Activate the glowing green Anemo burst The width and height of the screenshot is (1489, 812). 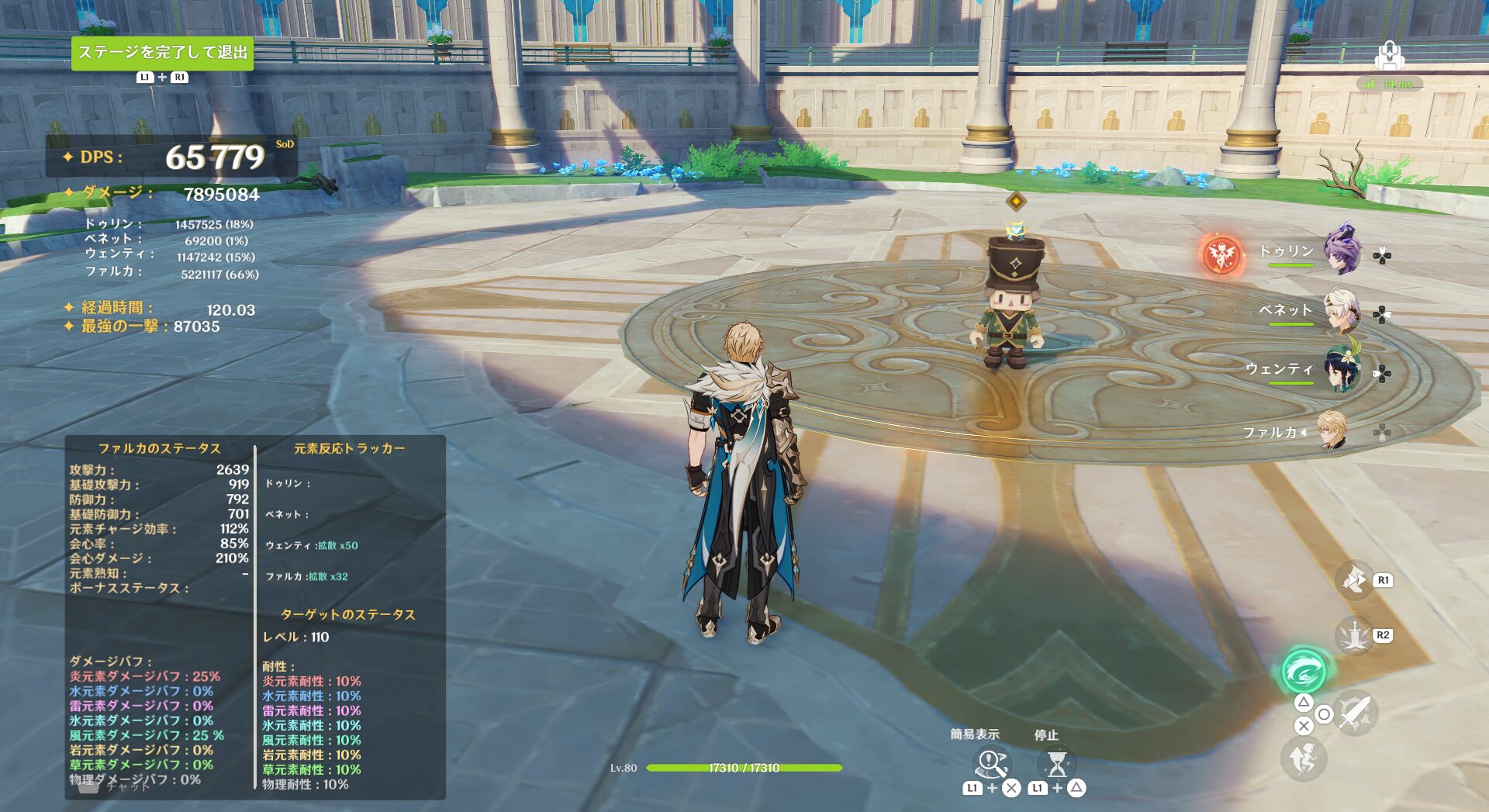tap(1304, 670)
